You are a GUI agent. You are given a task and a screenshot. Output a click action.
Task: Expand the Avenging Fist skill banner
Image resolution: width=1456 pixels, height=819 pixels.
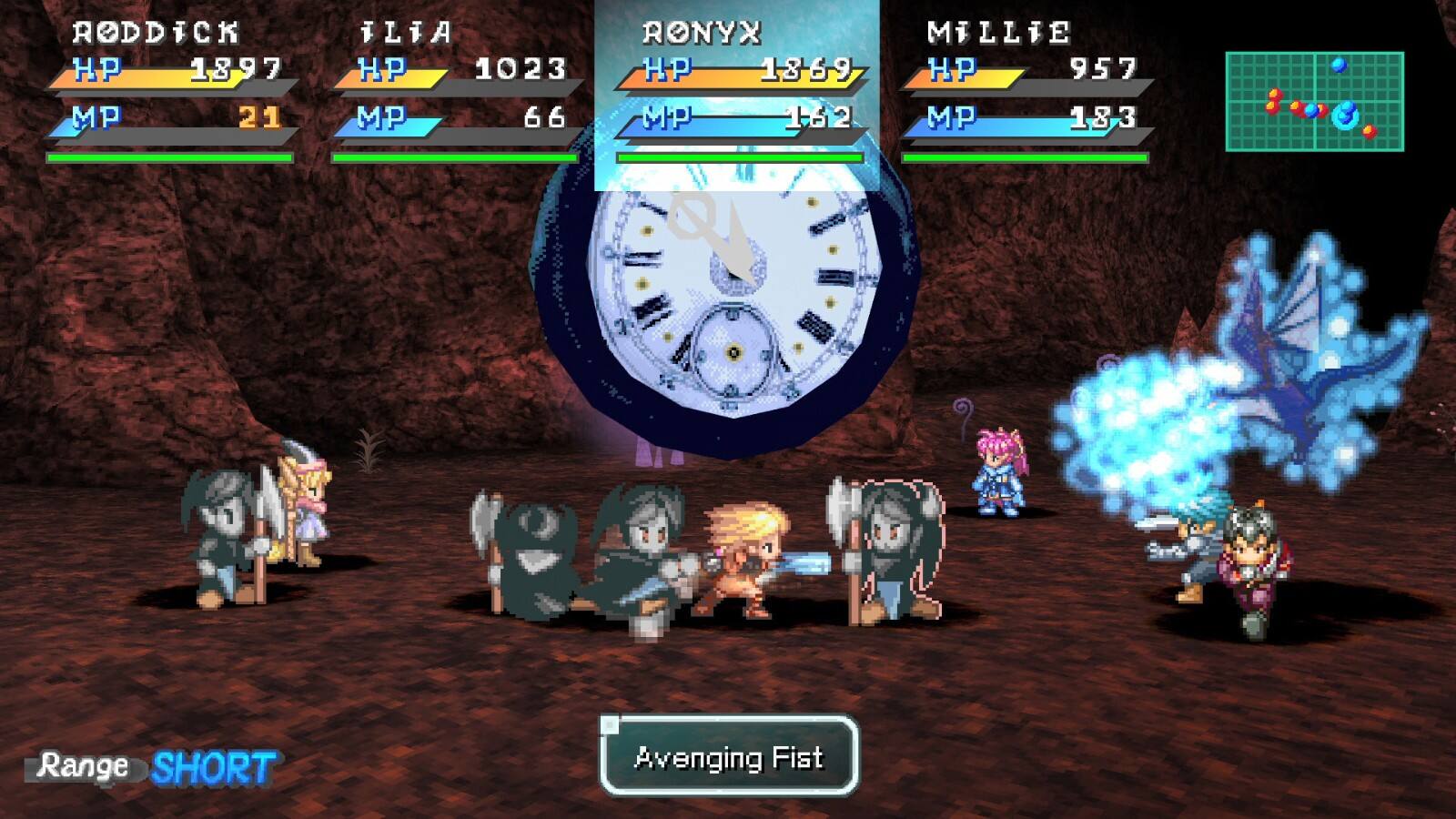pyautogui.click(x=728, y=757)
